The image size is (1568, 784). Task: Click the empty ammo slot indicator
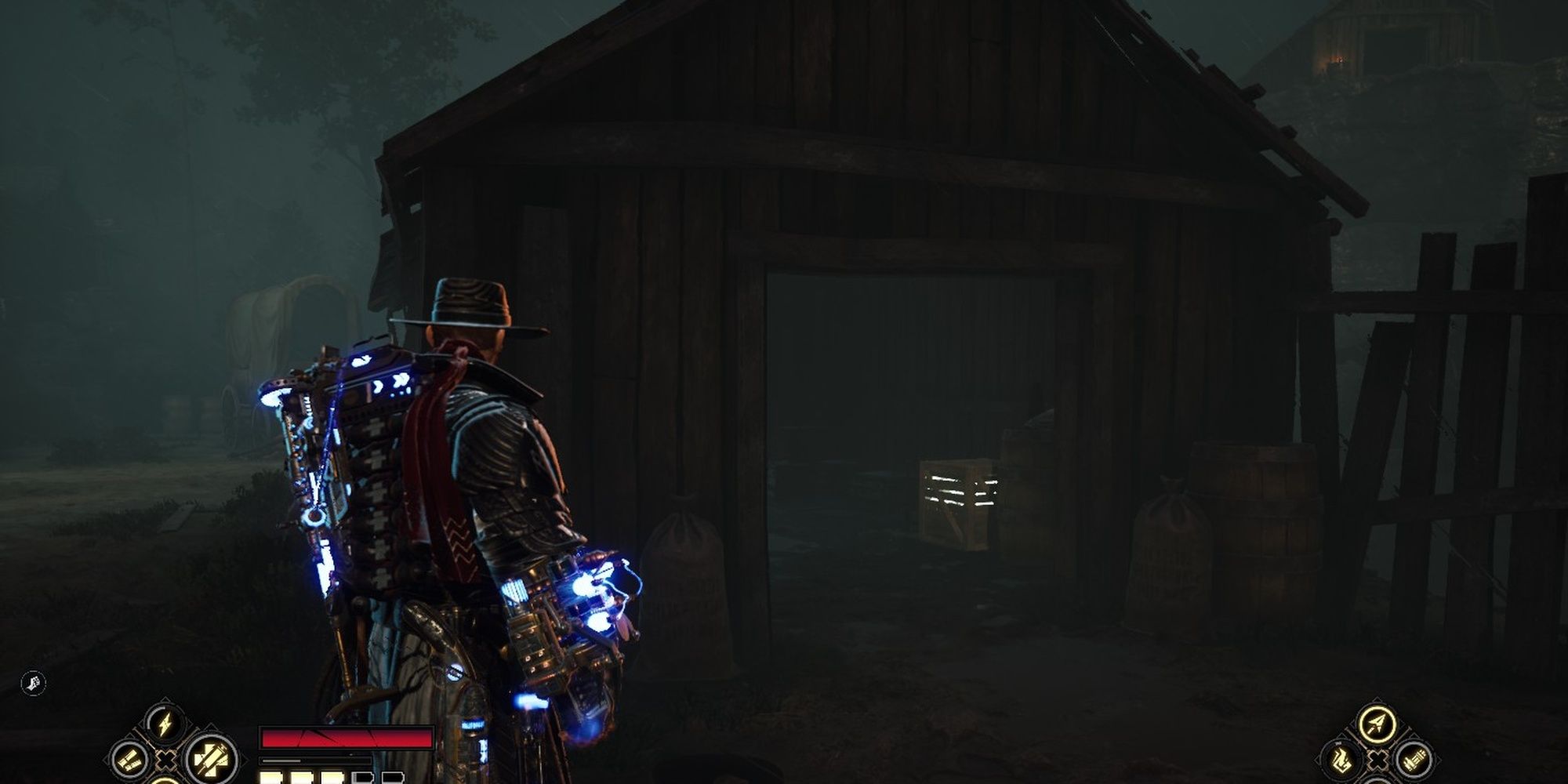tap(362, 779)
